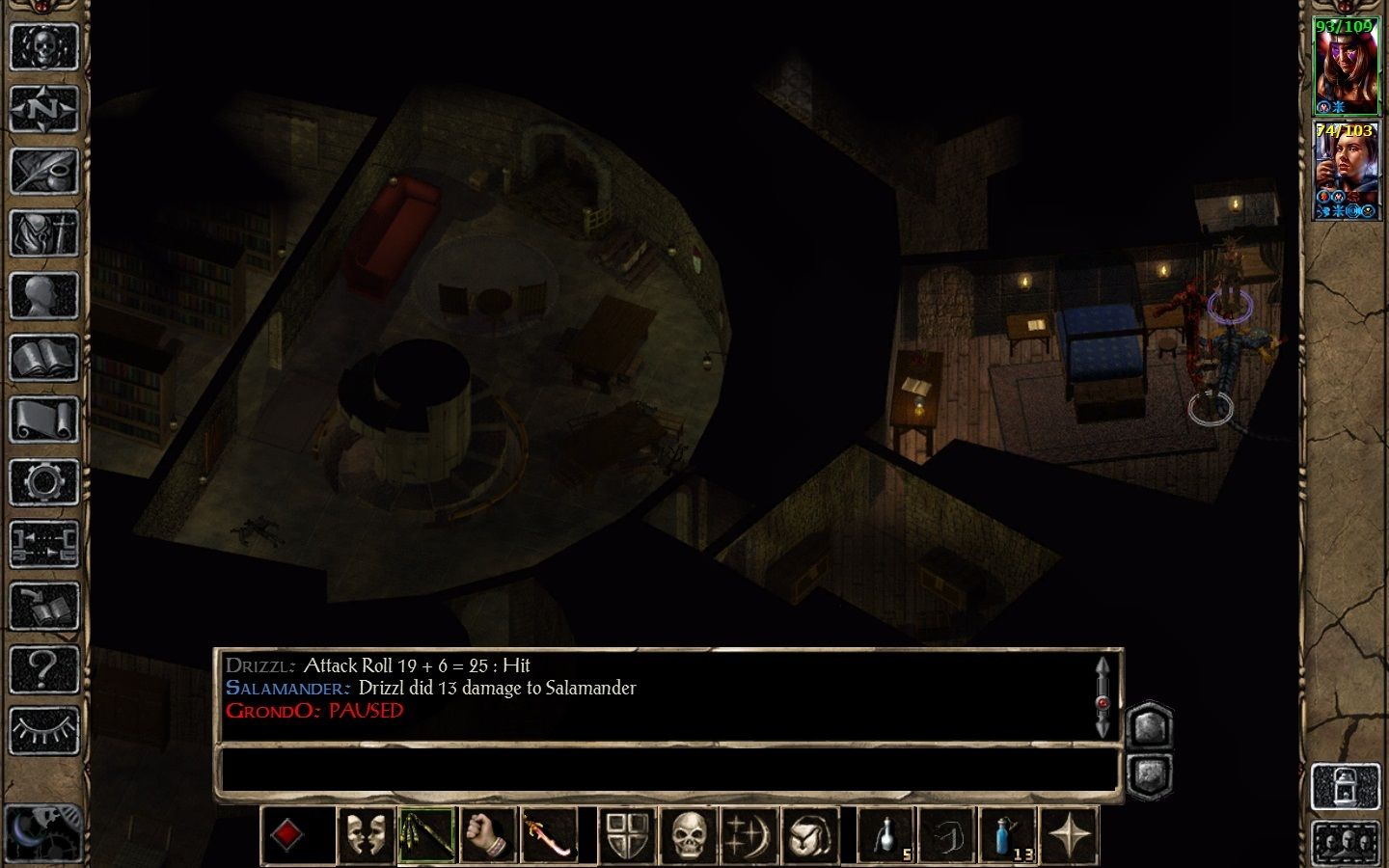Screen dimensions: 1389x868
Task: Show the character record with the bust icon
Action: (43, 296)
